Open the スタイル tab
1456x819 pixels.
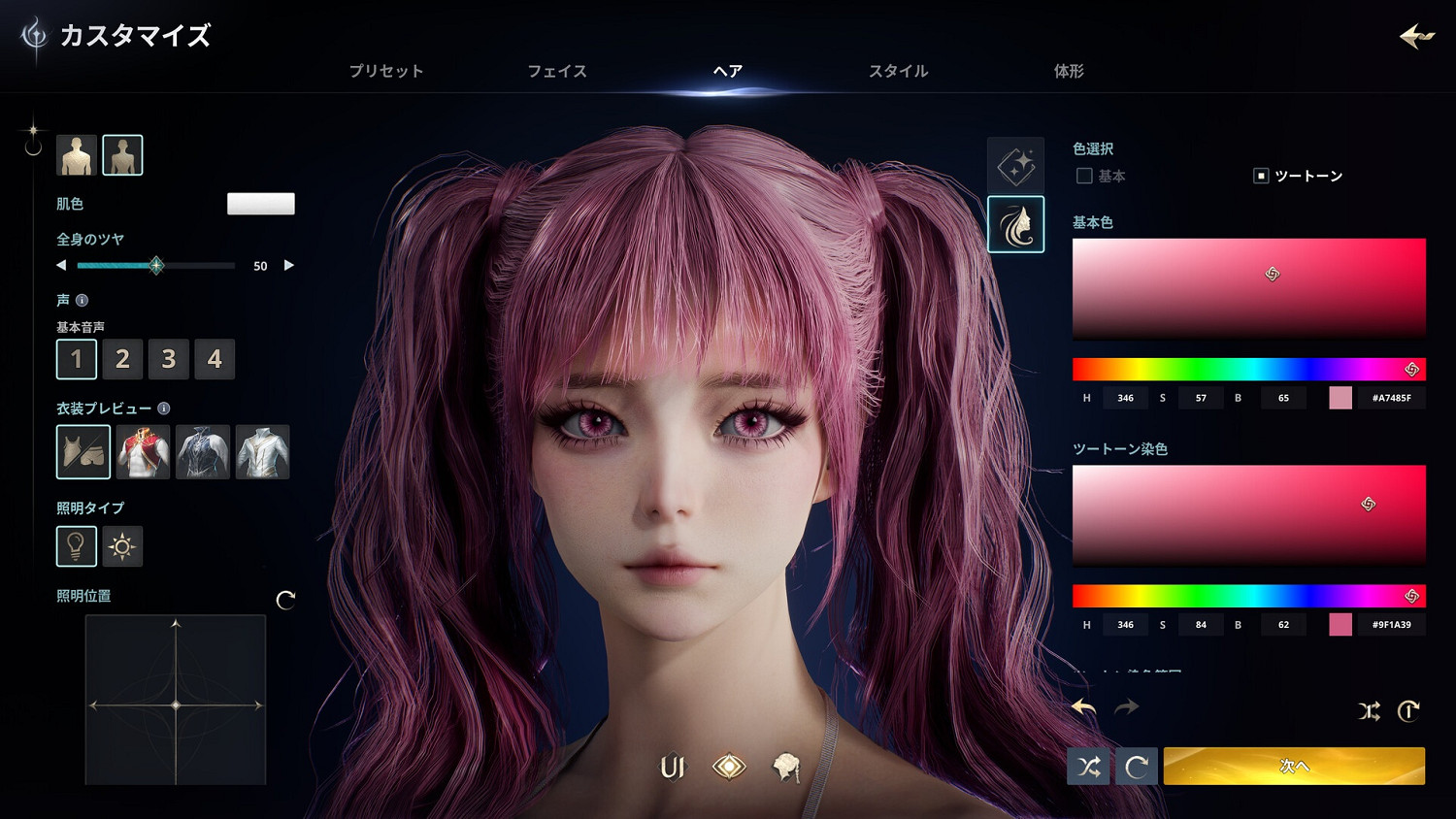click(x=898, y=70)
